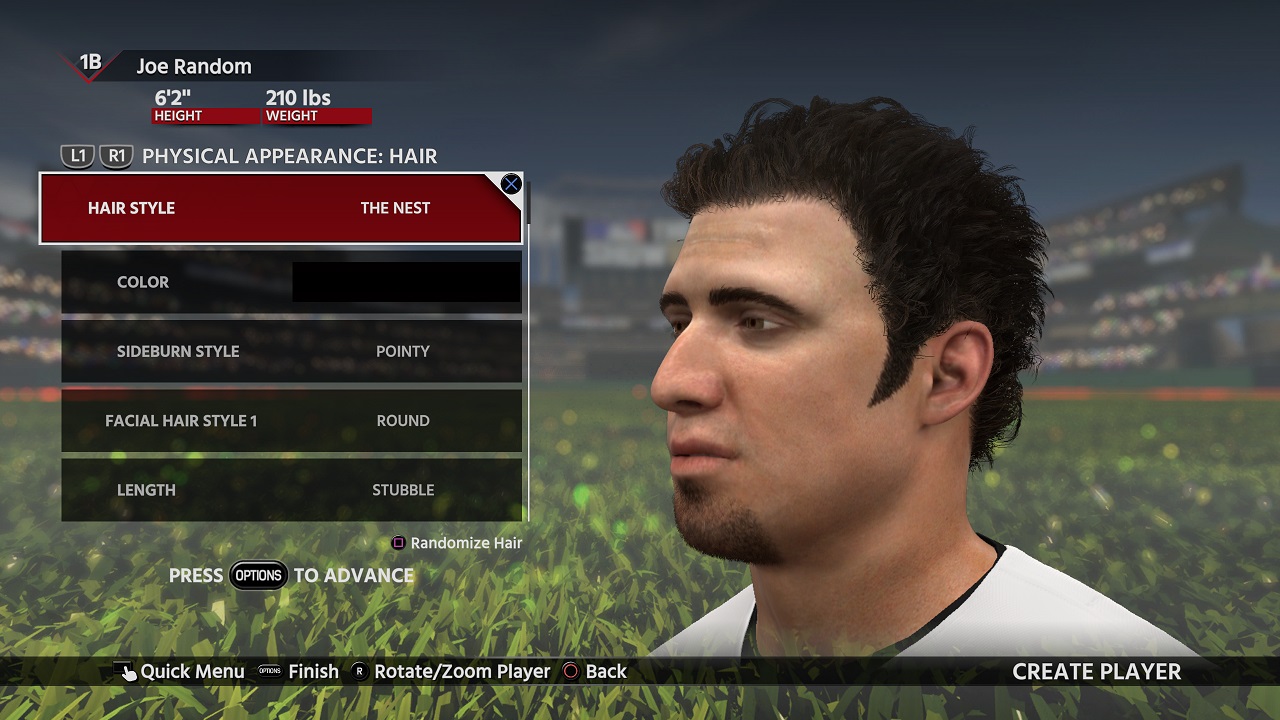Select the Hair Style row

coord(280,208)
